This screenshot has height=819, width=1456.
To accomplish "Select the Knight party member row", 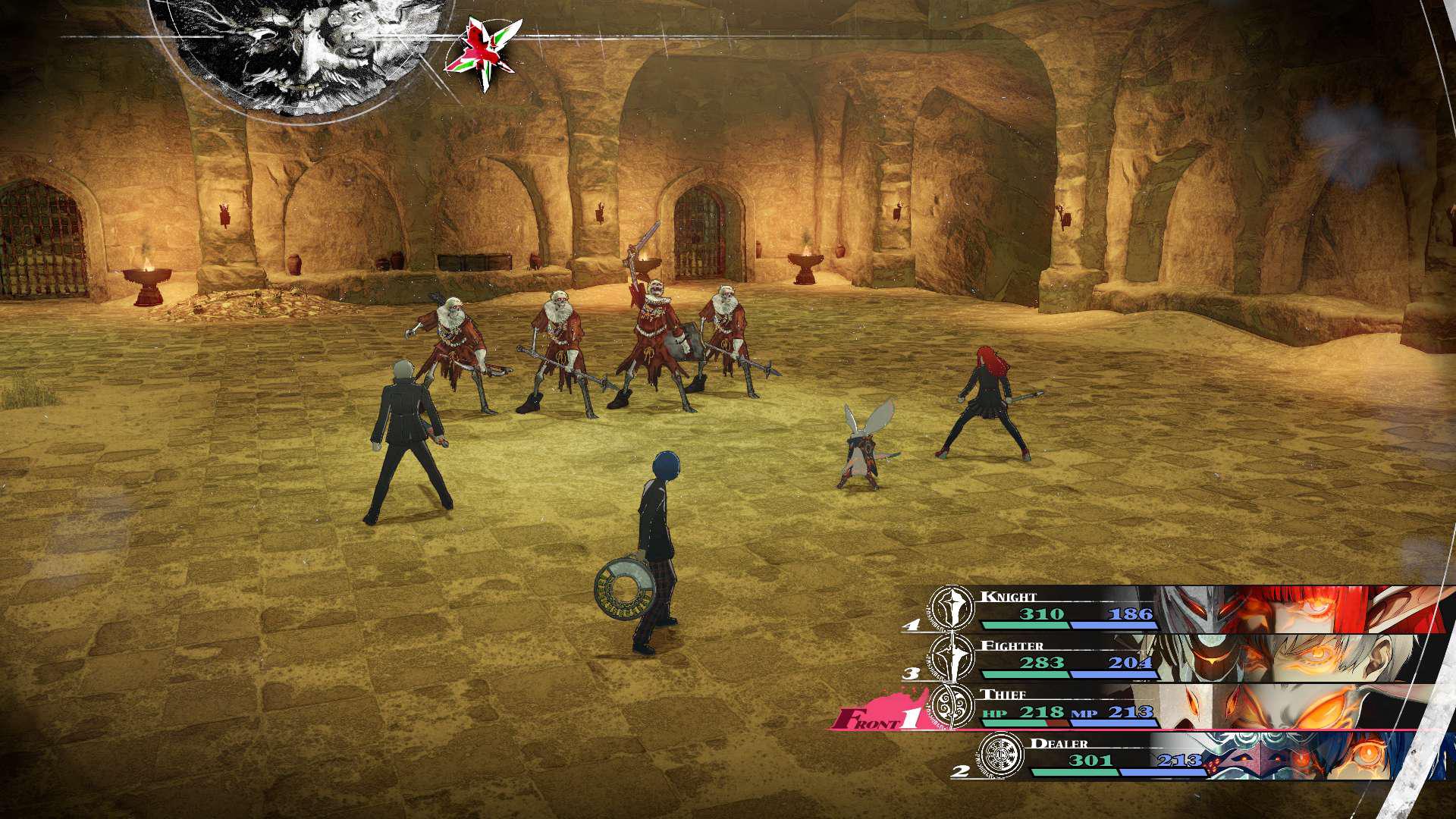I will pyautogui.click(x=1183, y=610).
